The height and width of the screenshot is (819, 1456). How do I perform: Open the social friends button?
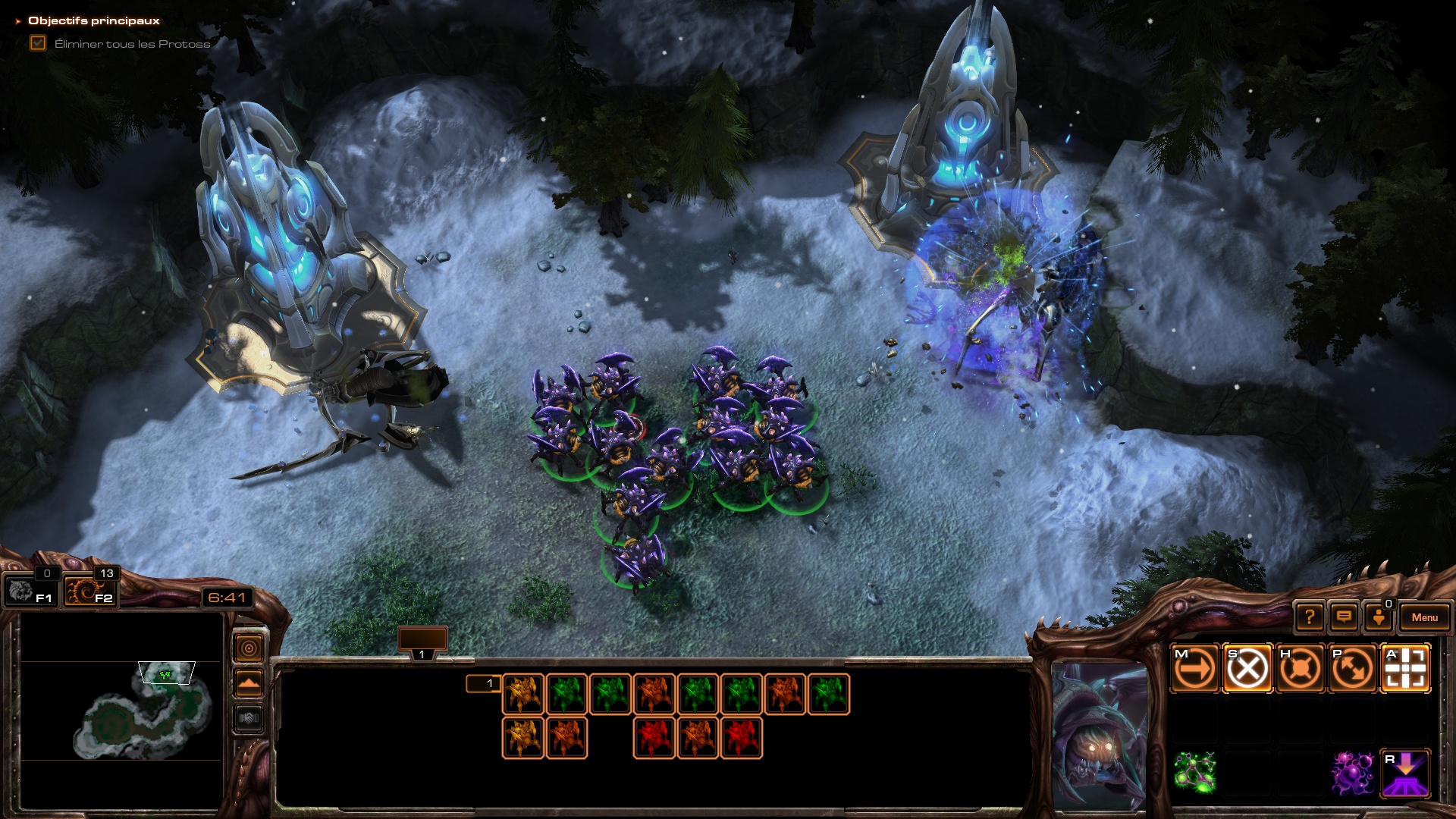click(x=1379, y=617)
